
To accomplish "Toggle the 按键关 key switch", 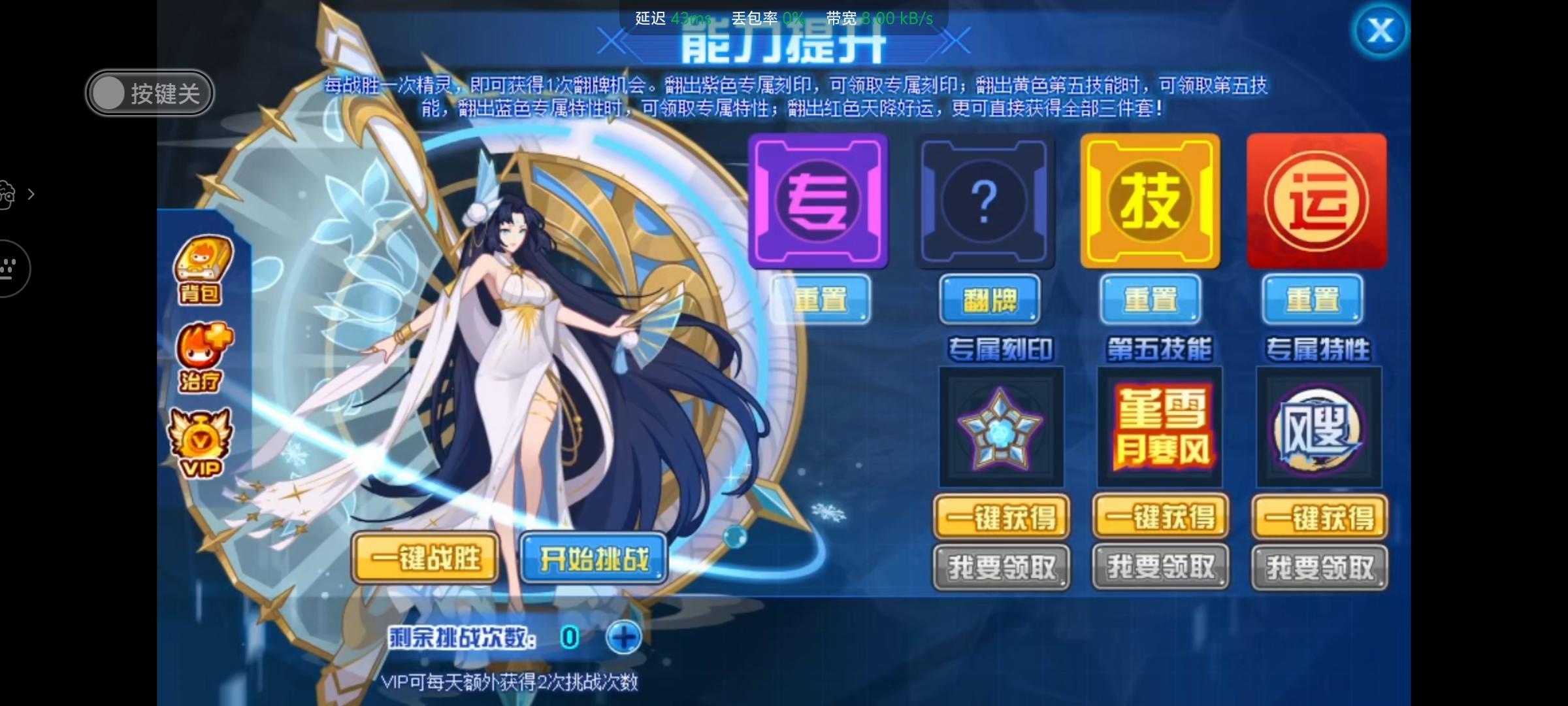I will 149,92.
